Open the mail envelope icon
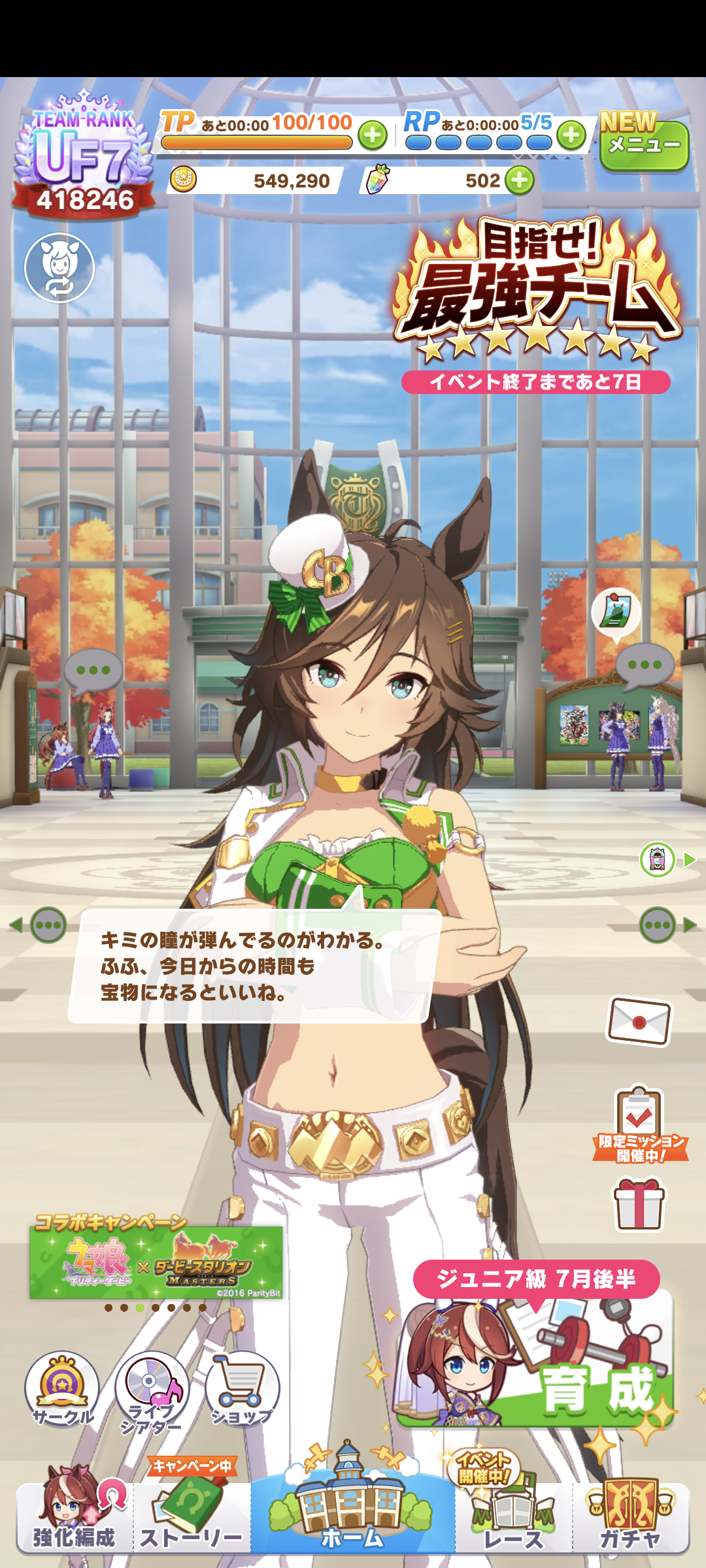Screen dimensions: 706x1568 pyautogui.click(x=639, y=1021)
